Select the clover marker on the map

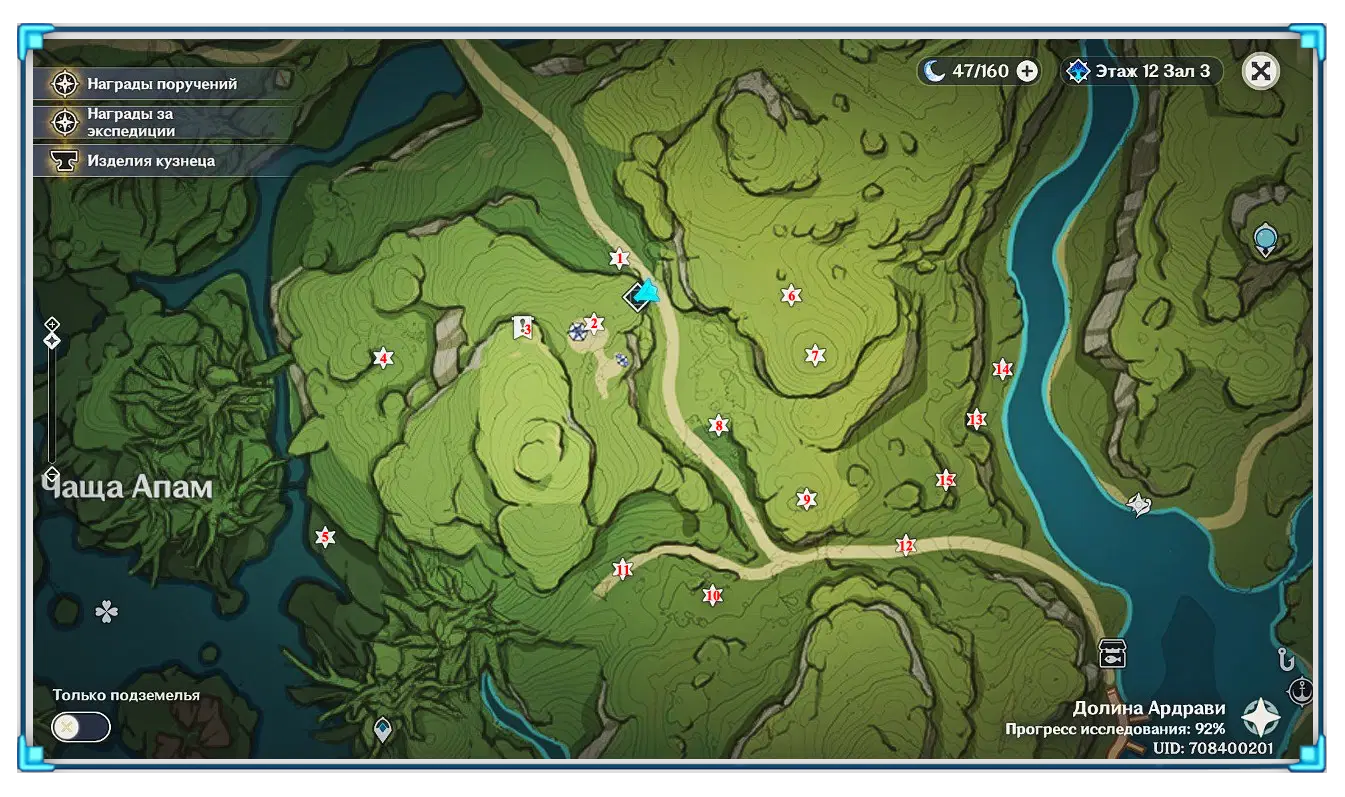tap(106, 611)
